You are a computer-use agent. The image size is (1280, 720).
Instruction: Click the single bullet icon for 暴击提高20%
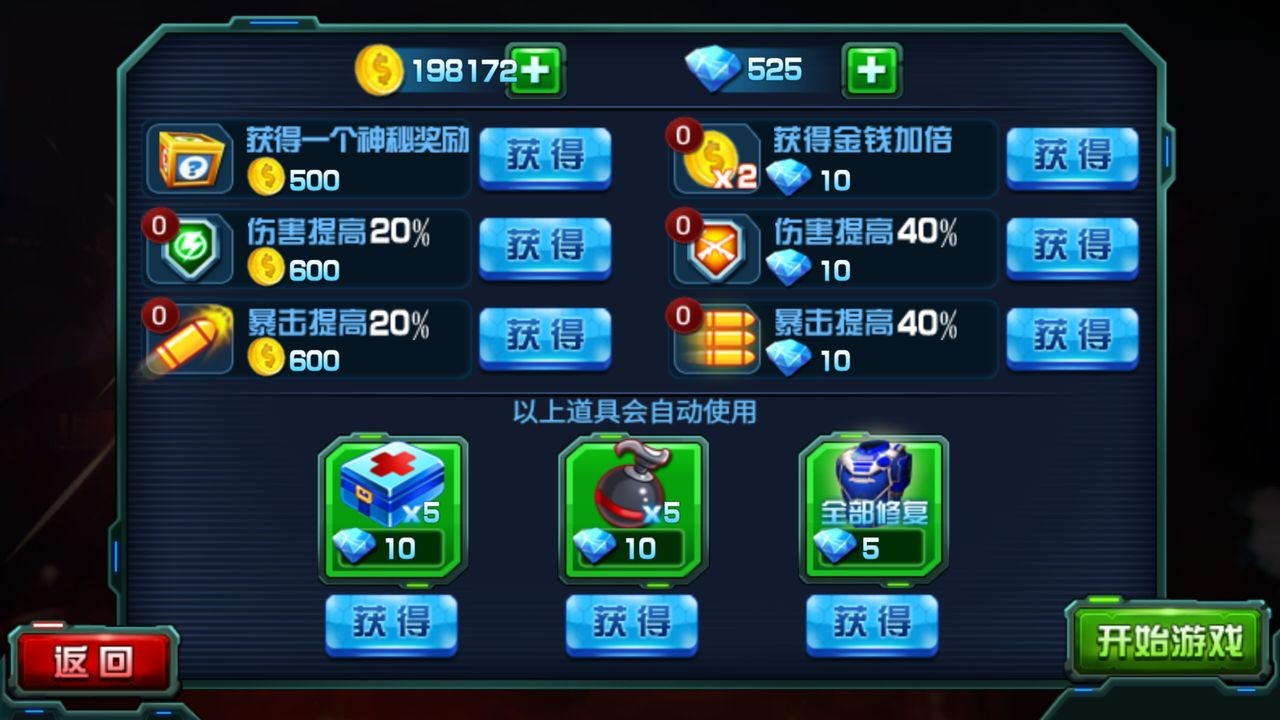[x=185, y=338]
